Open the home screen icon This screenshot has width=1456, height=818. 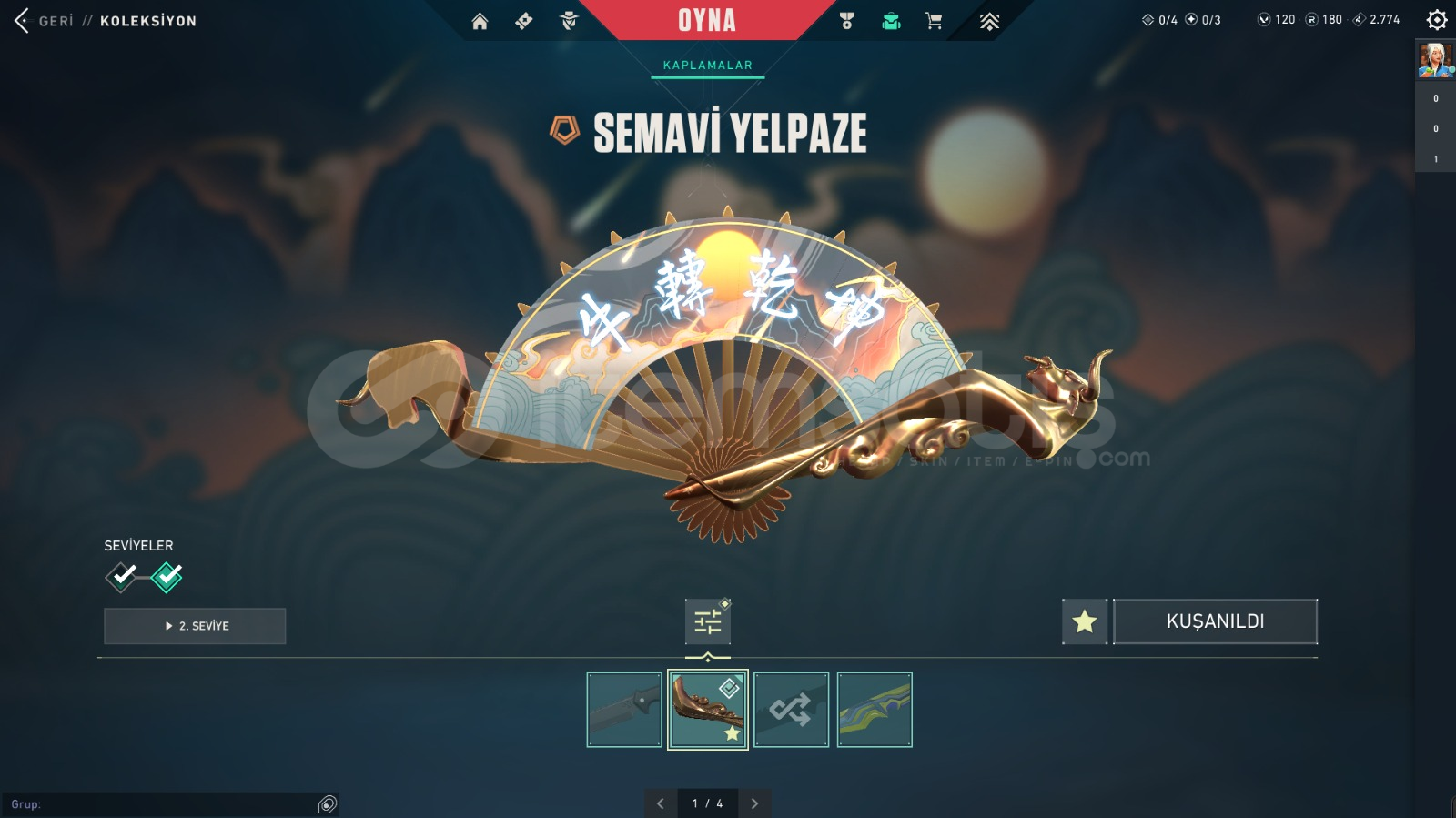pyautogui.click(x=480, y=21)
